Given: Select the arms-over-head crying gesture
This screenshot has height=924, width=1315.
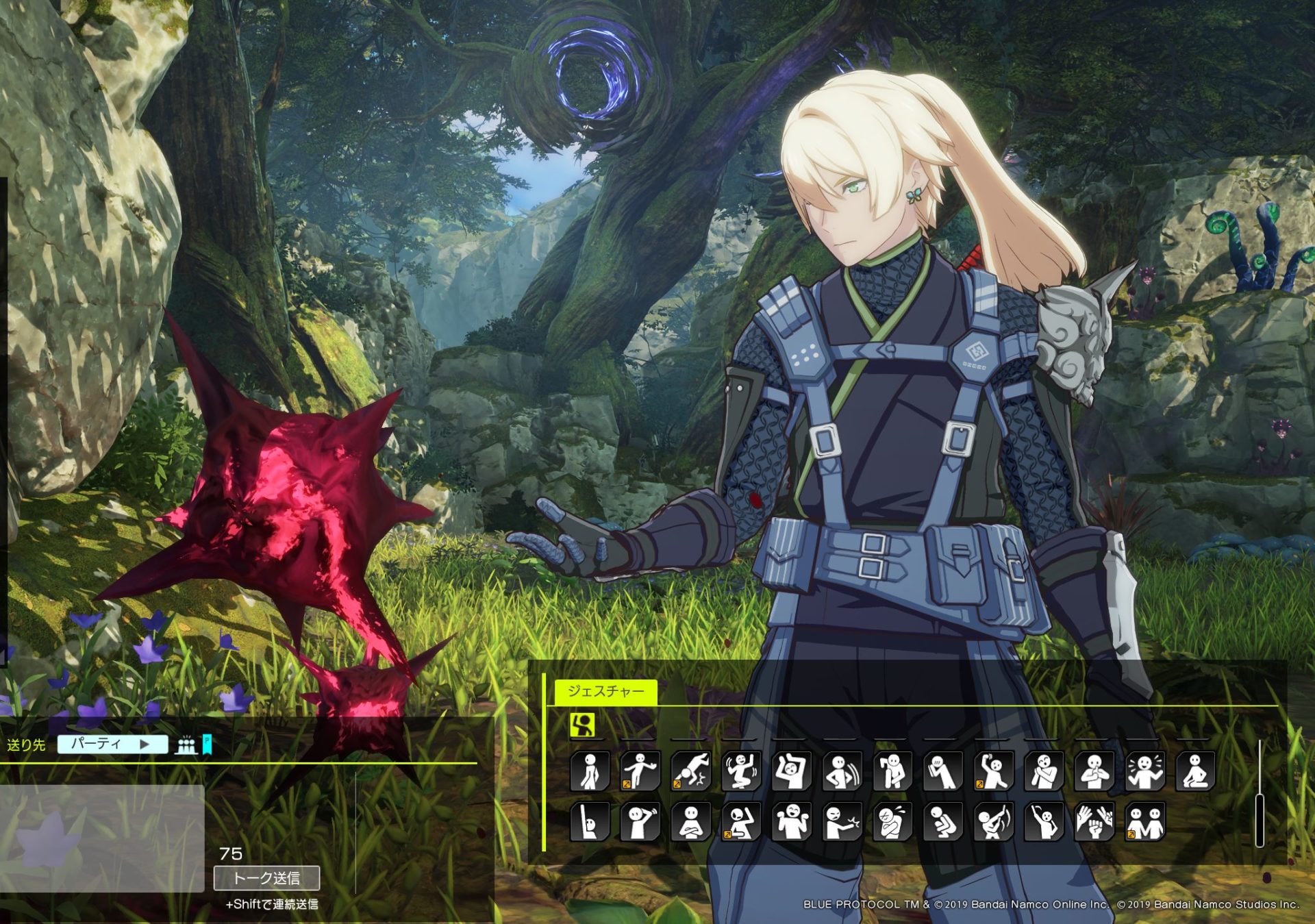Looking at the screenshot, I should pyautogui.click(x=791, y=771).
